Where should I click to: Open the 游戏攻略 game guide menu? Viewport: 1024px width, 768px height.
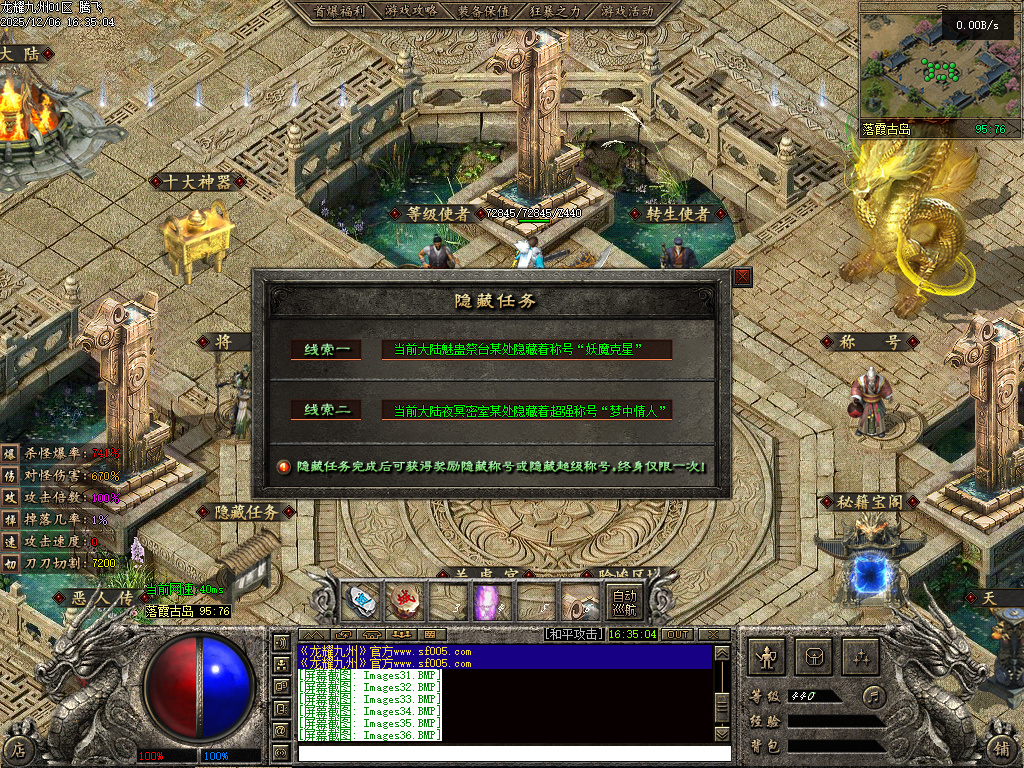click(411, 11)
